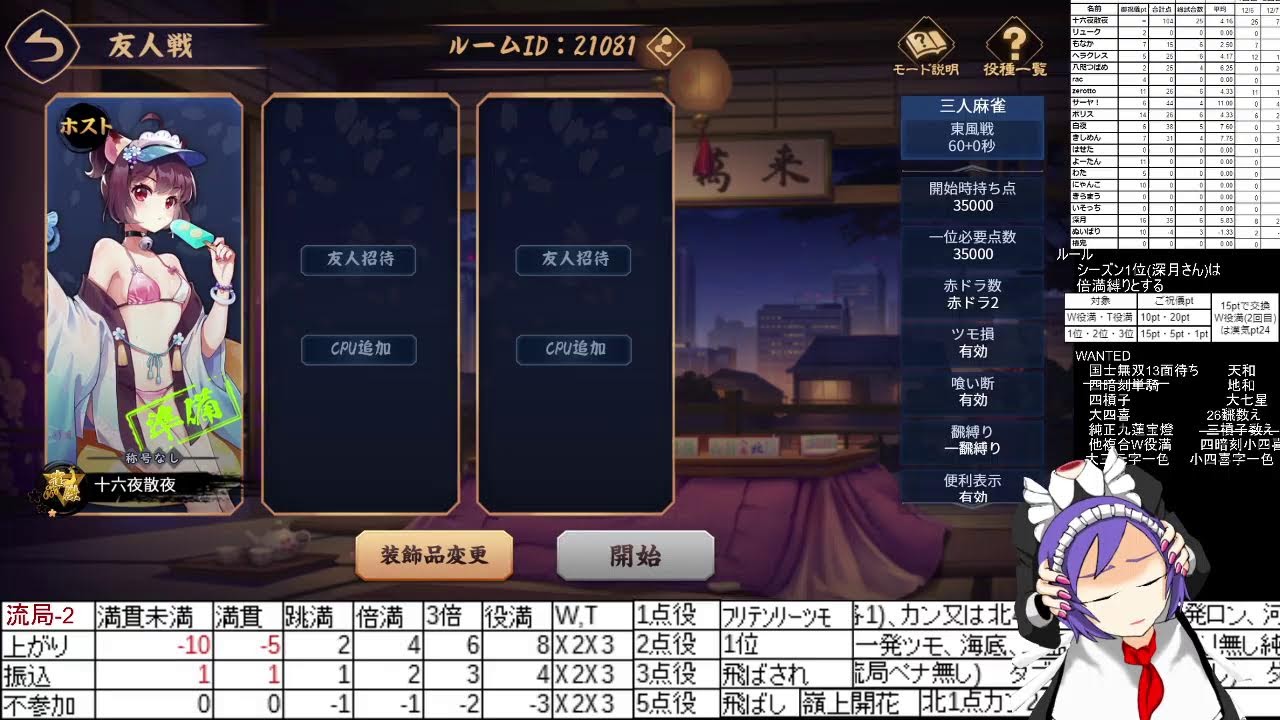Adjust the 開始時持ち点 starting points setting
This screenshot has width=1280, height=720.
(x=972, y=195)
